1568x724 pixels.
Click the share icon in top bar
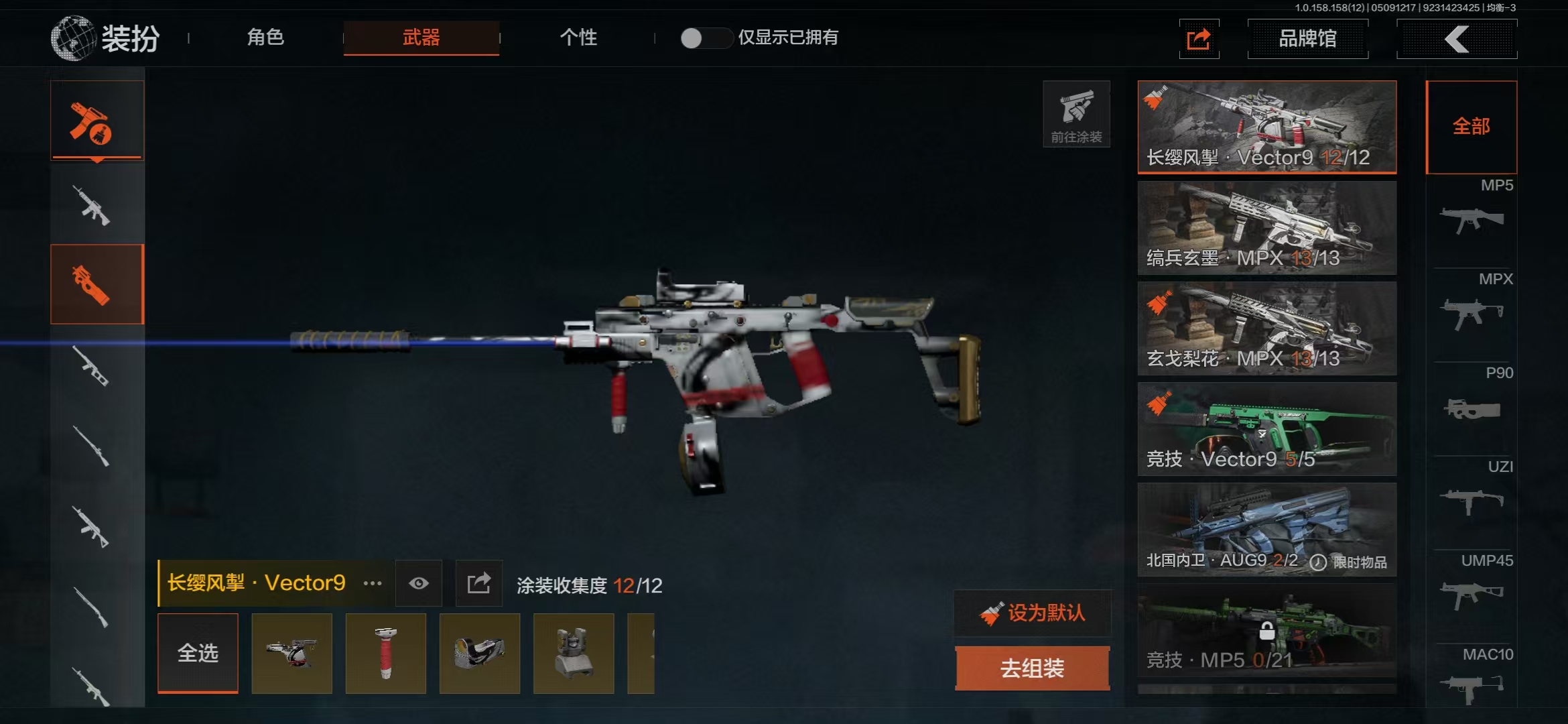click(x=1199, y=39)
